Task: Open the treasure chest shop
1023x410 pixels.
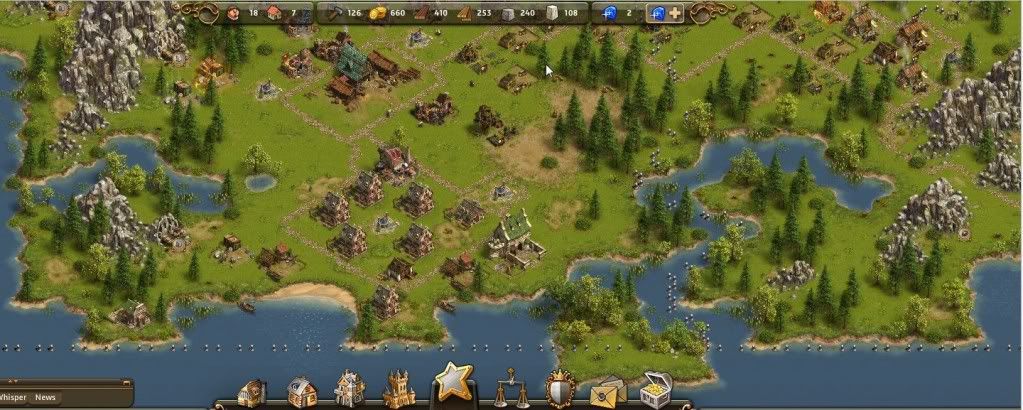Action: [x=656, y=391]
